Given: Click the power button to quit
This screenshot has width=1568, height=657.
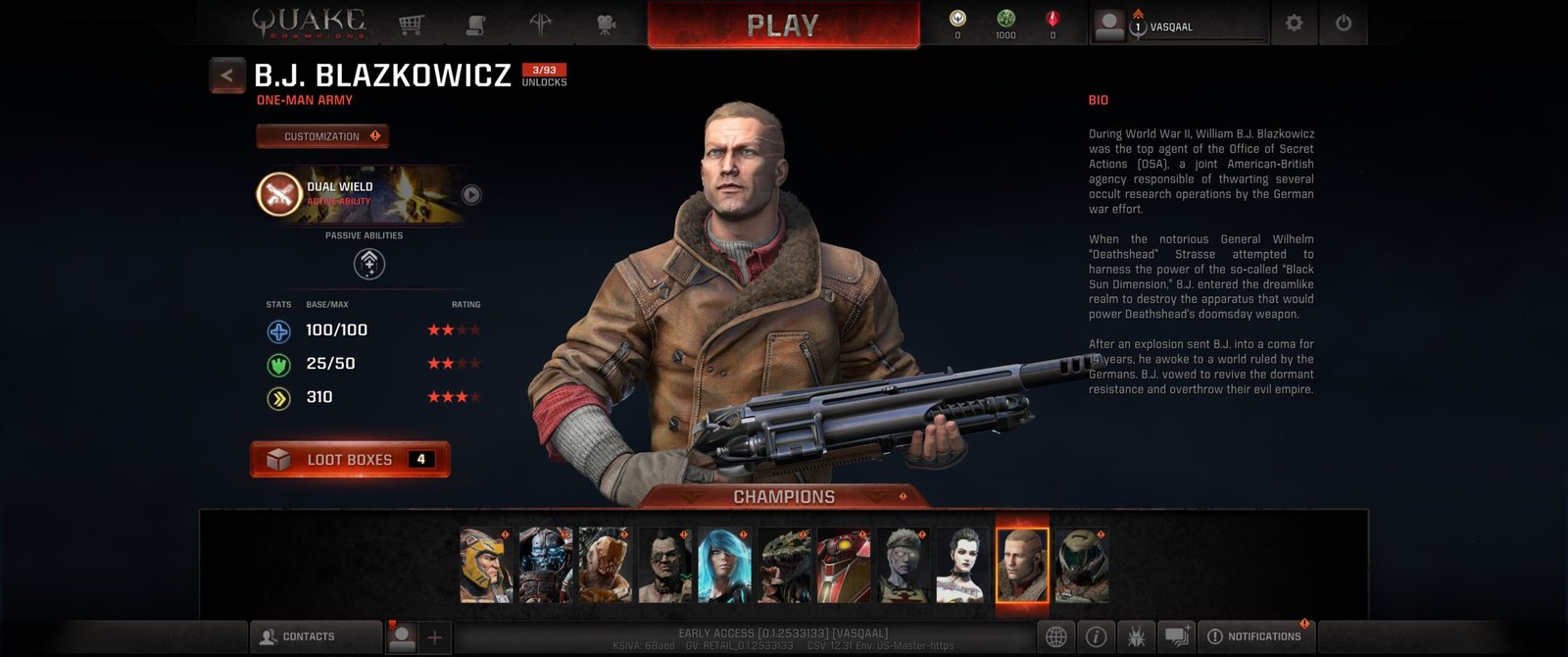Looking at the screenshot, I should (1343, 23).
